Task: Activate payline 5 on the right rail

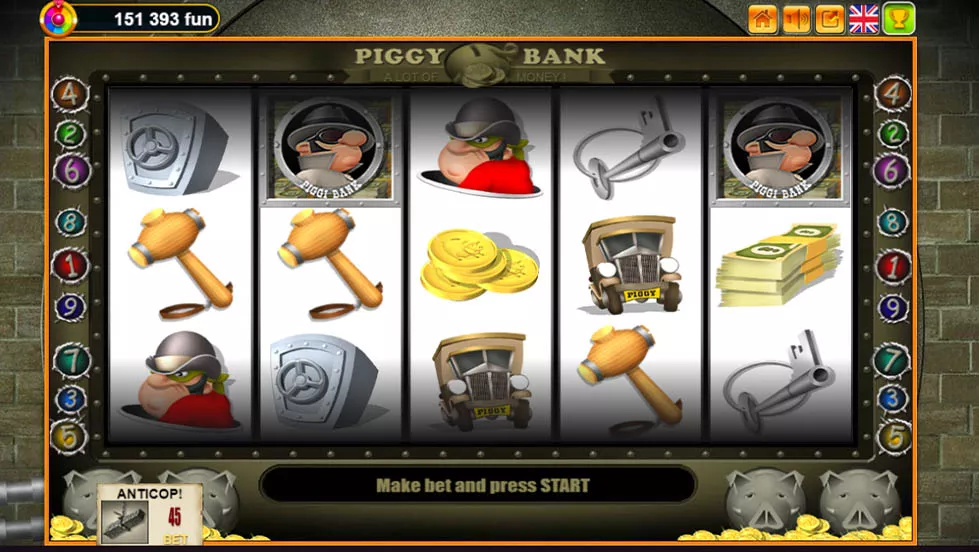Action: [x=892, y=436]
